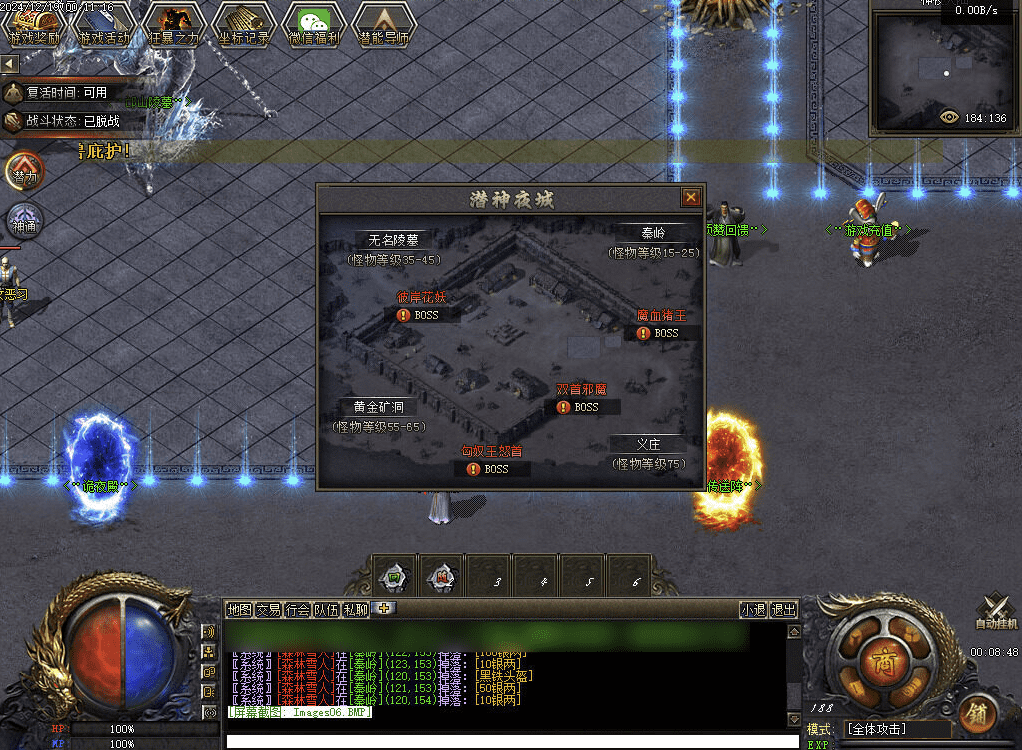This screenshot has height=750, width=1022.
Task: Travel to the 黄金矿洞 area
Action: tap(378, 407)
